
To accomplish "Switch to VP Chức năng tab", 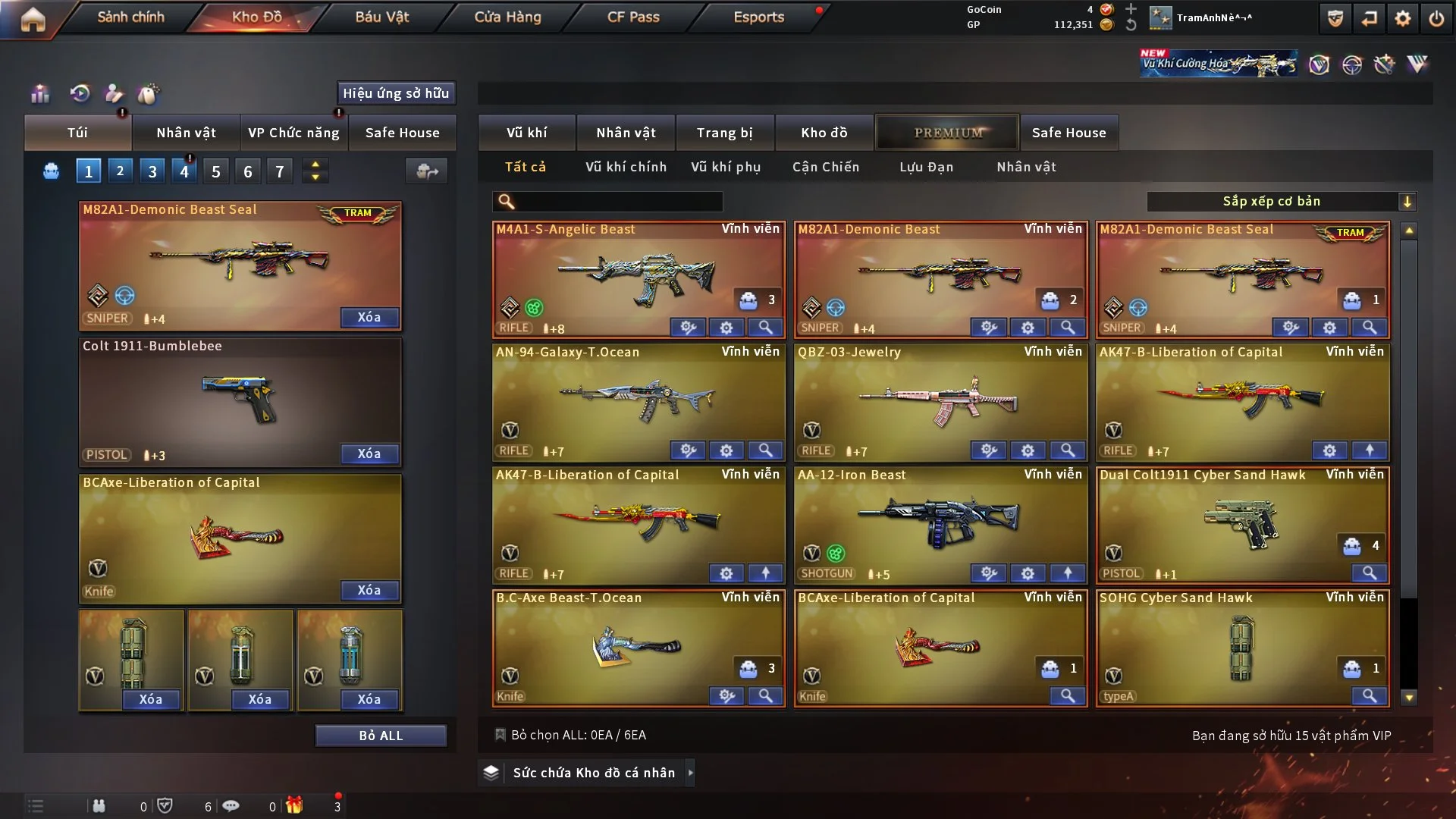I will pos(293,133).
